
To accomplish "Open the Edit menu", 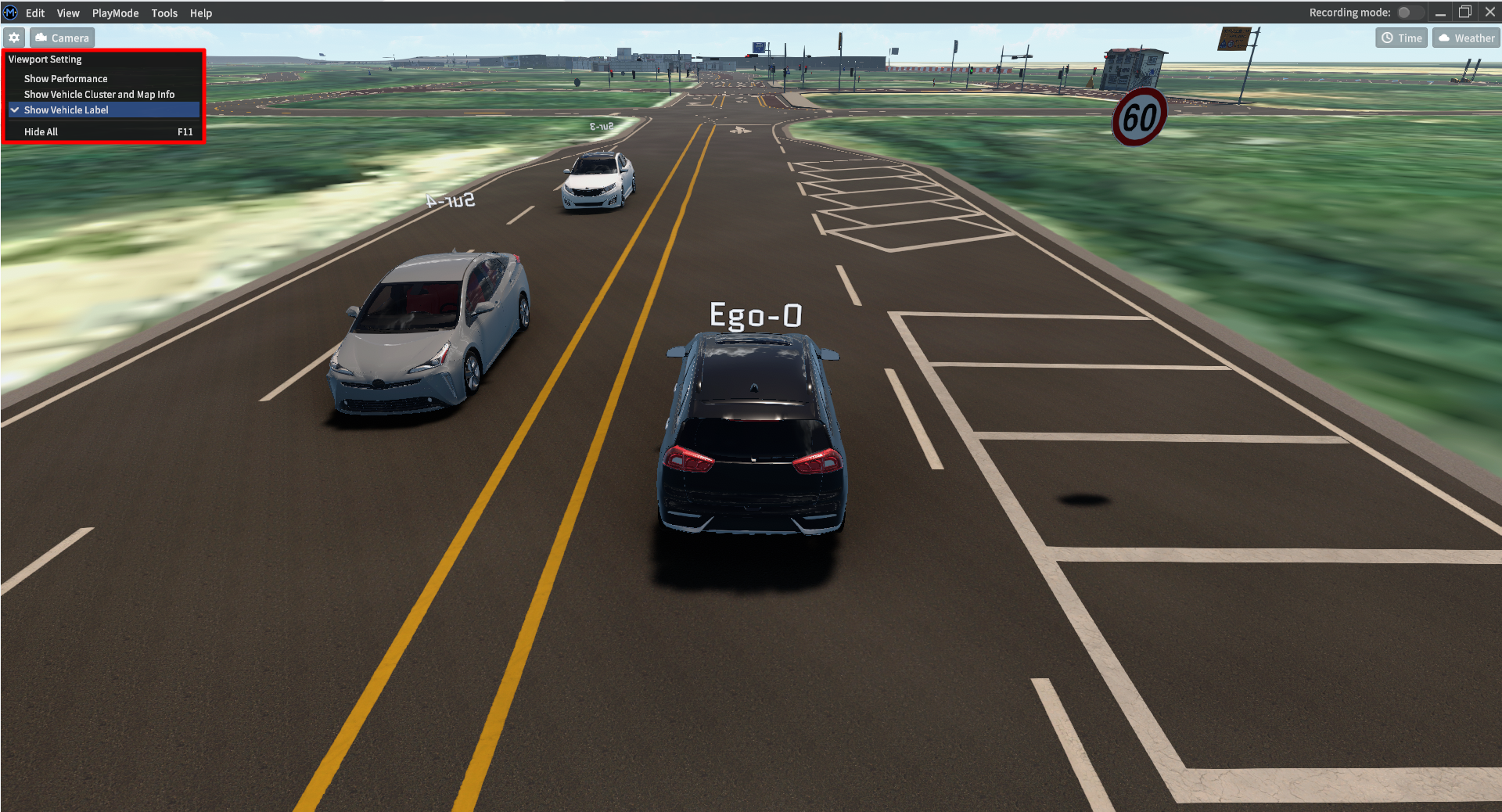I will click(x=35, y=13).
